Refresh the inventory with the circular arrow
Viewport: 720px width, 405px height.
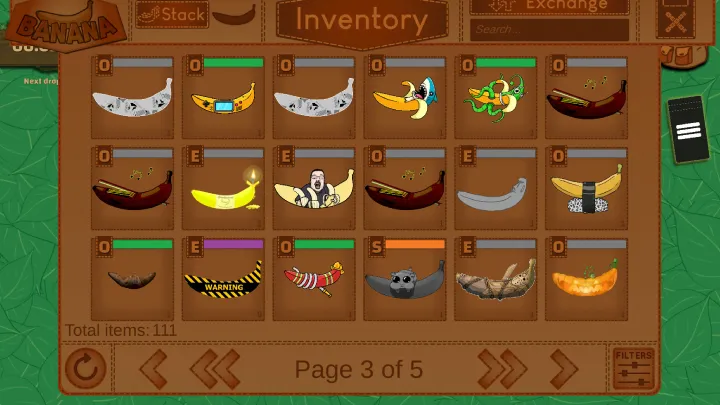pyautogui.click(x=85, y=369)
